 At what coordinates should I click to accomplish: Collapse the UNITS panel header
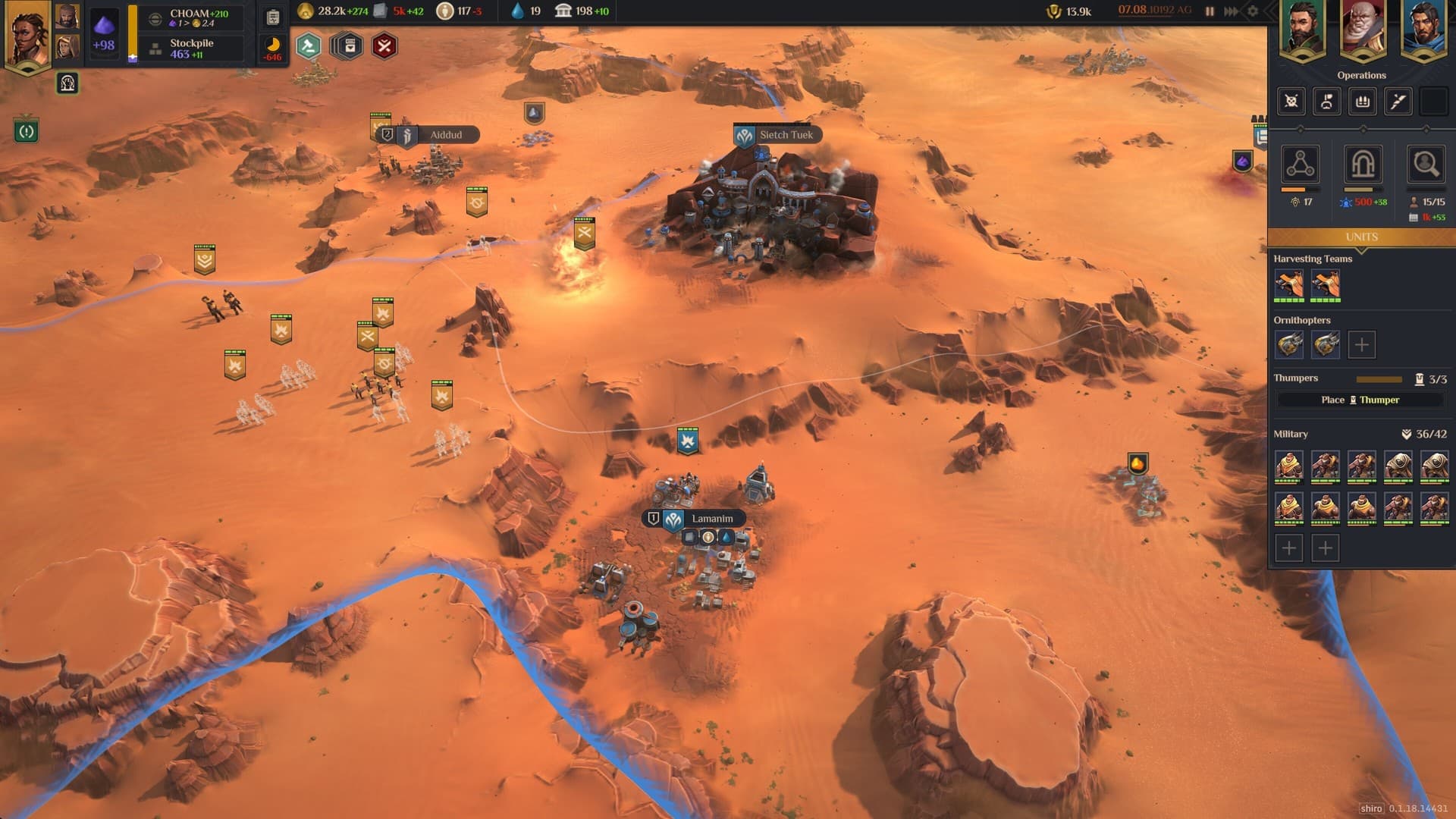coord(1362,237)
